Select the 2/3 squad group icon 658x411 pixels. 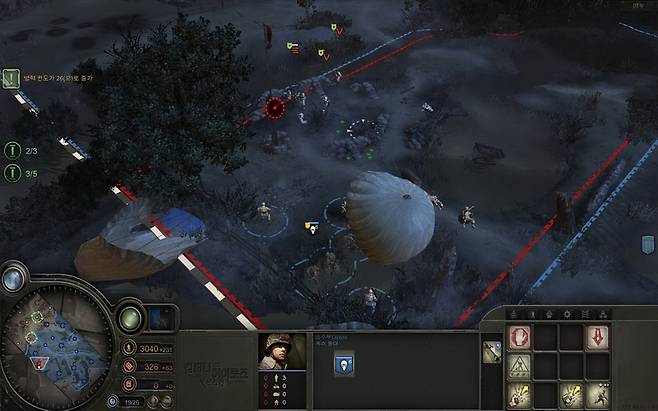(12, 150)
